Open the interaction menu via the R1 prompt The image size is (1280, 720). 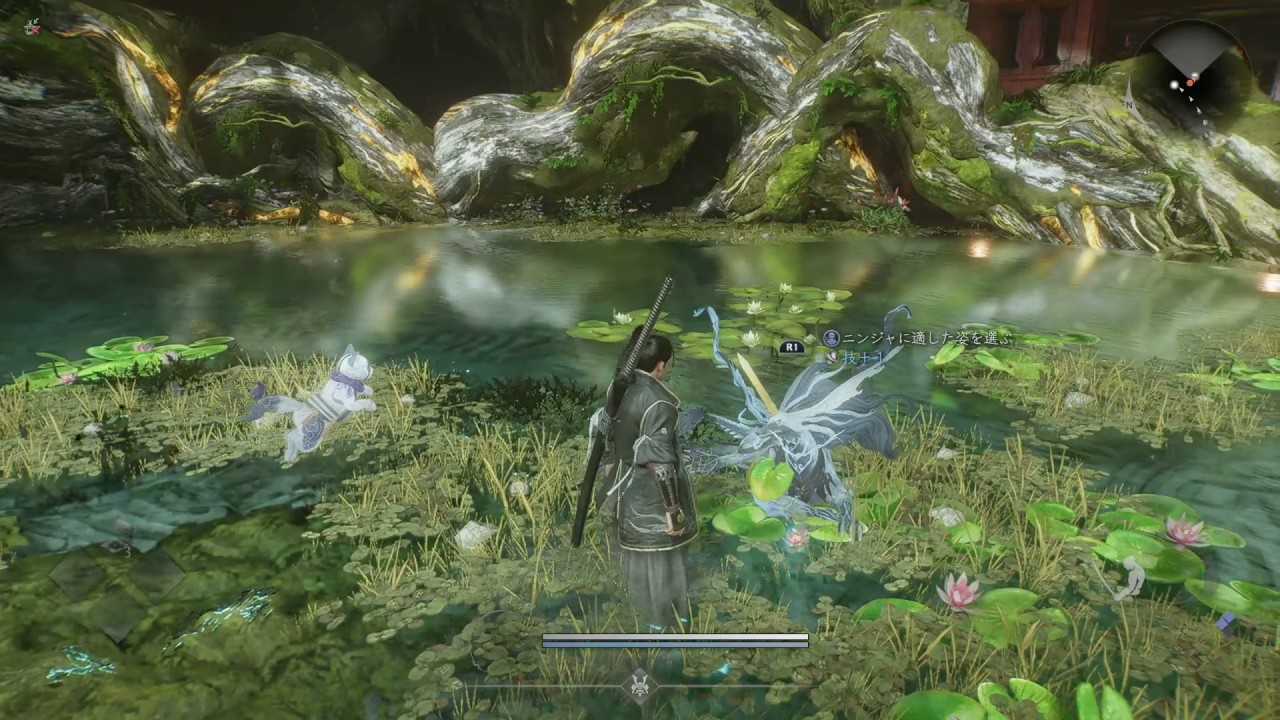(x=793, y=348)
